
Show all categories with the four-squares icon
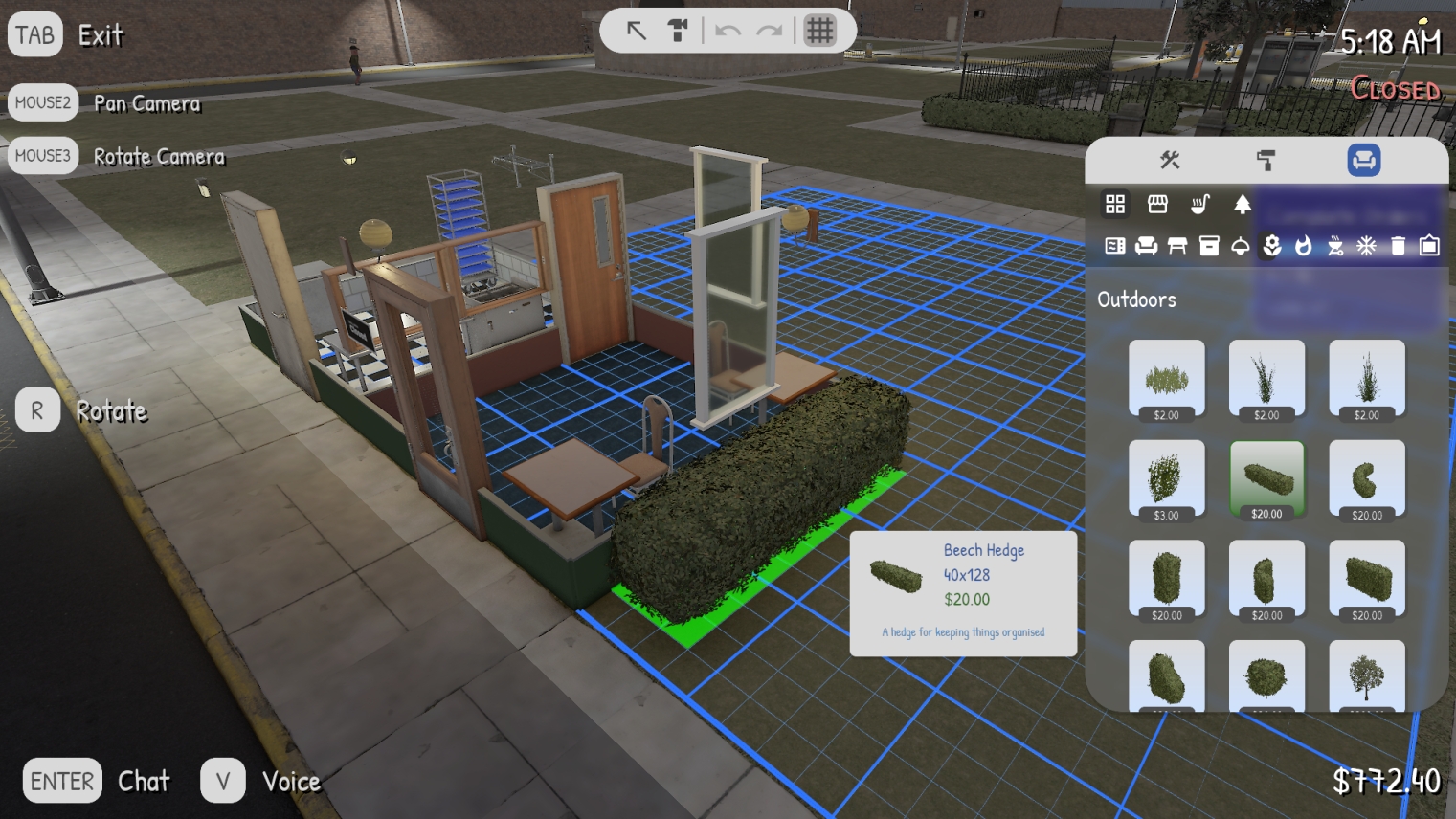(x=1115, y=204)
